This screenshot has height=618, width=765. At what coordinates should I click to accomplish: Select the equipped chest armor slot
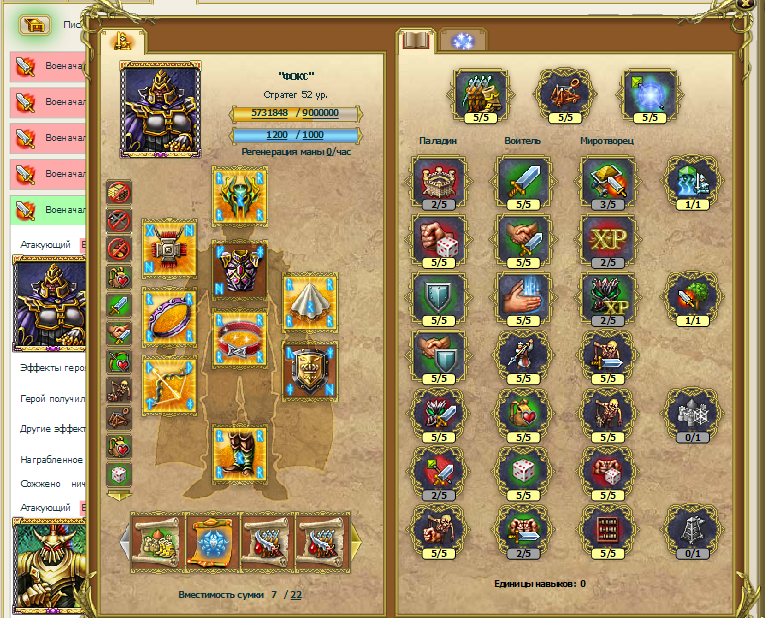point(239,266)
